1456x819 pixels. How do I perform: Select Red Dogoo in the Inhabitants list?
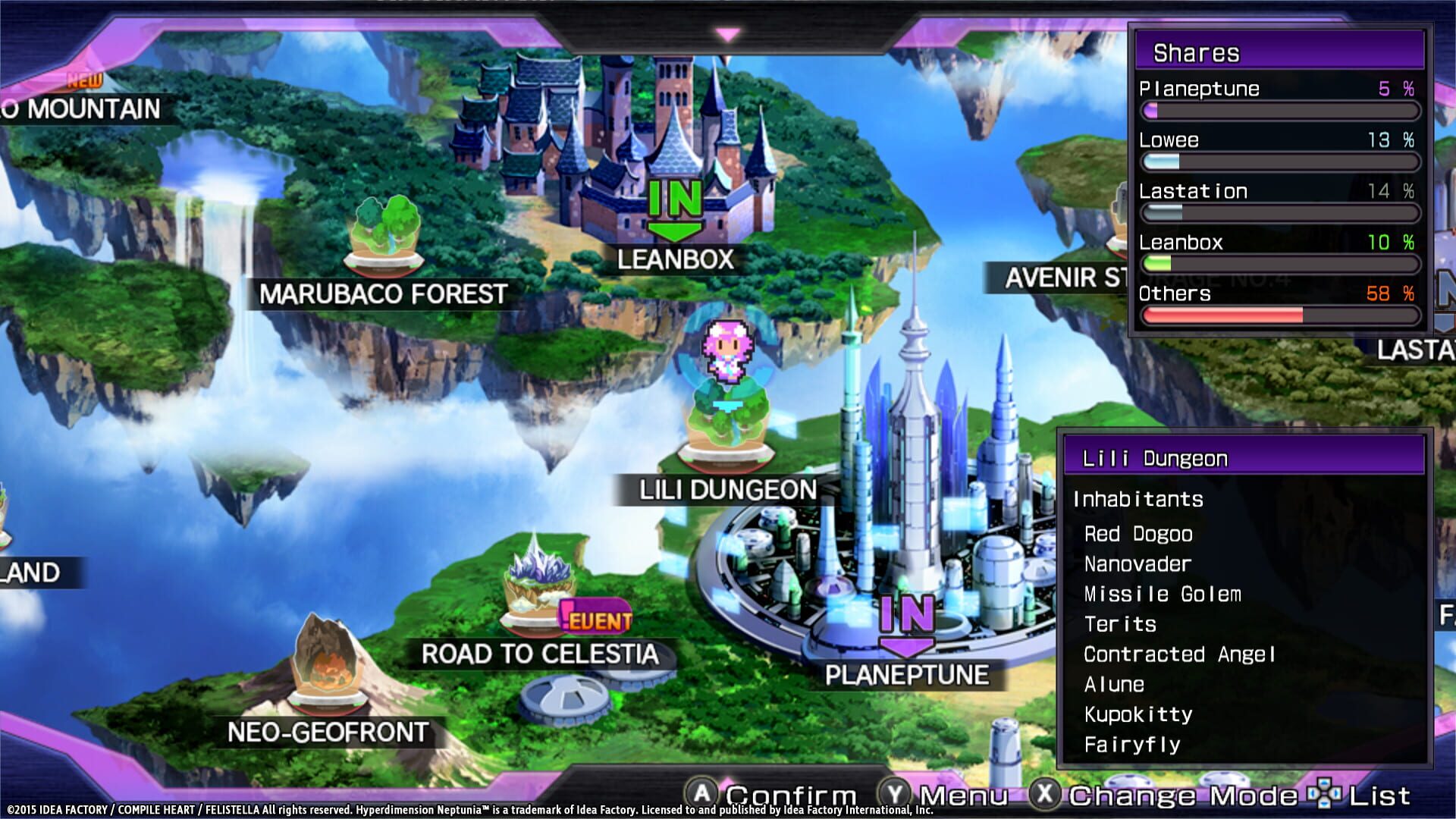[1136, 534]
